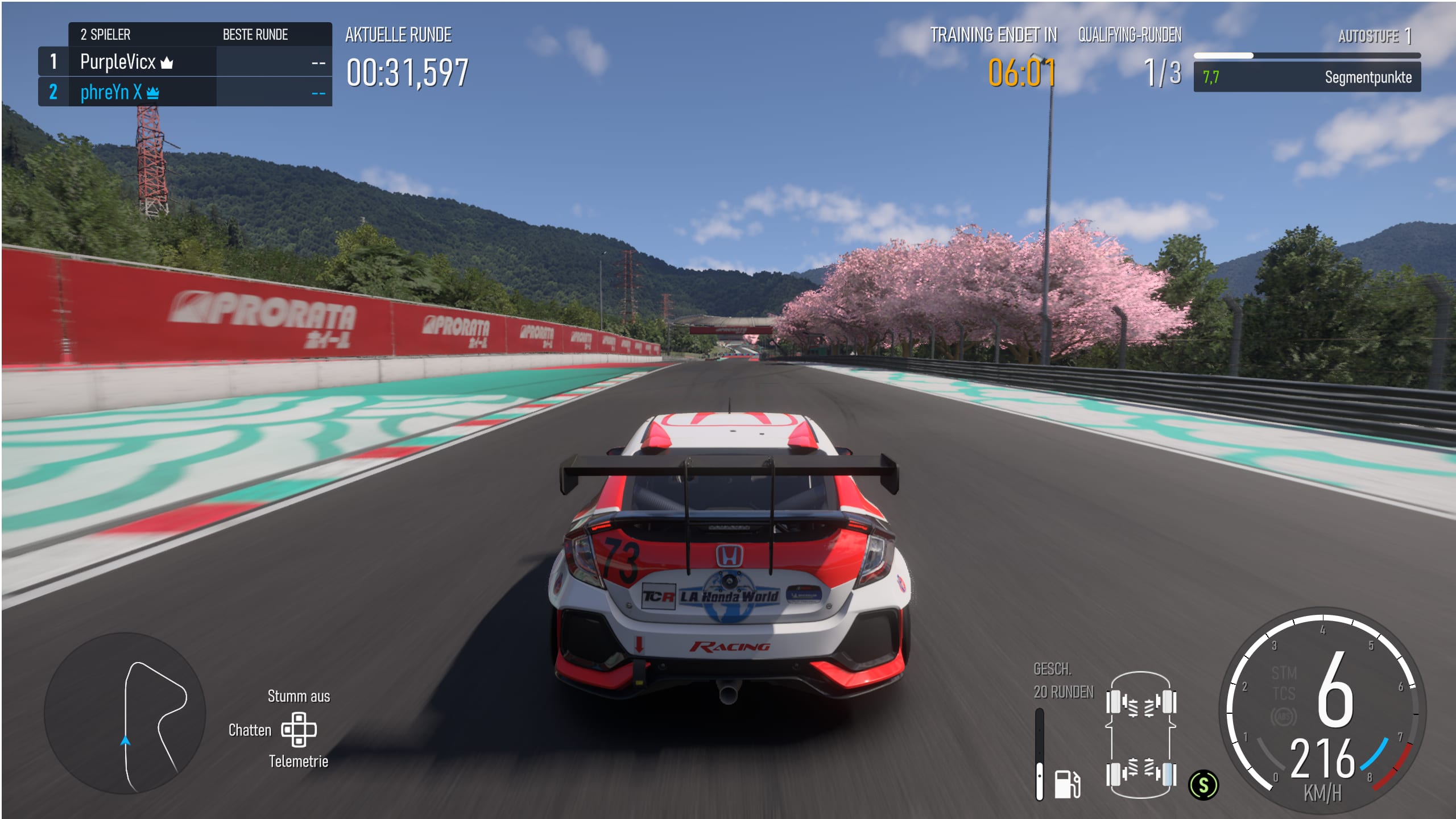The width and height of the screenshot is (1456, 819).
Task: Click the tire wear car diagram
Action: [1140, 737]
